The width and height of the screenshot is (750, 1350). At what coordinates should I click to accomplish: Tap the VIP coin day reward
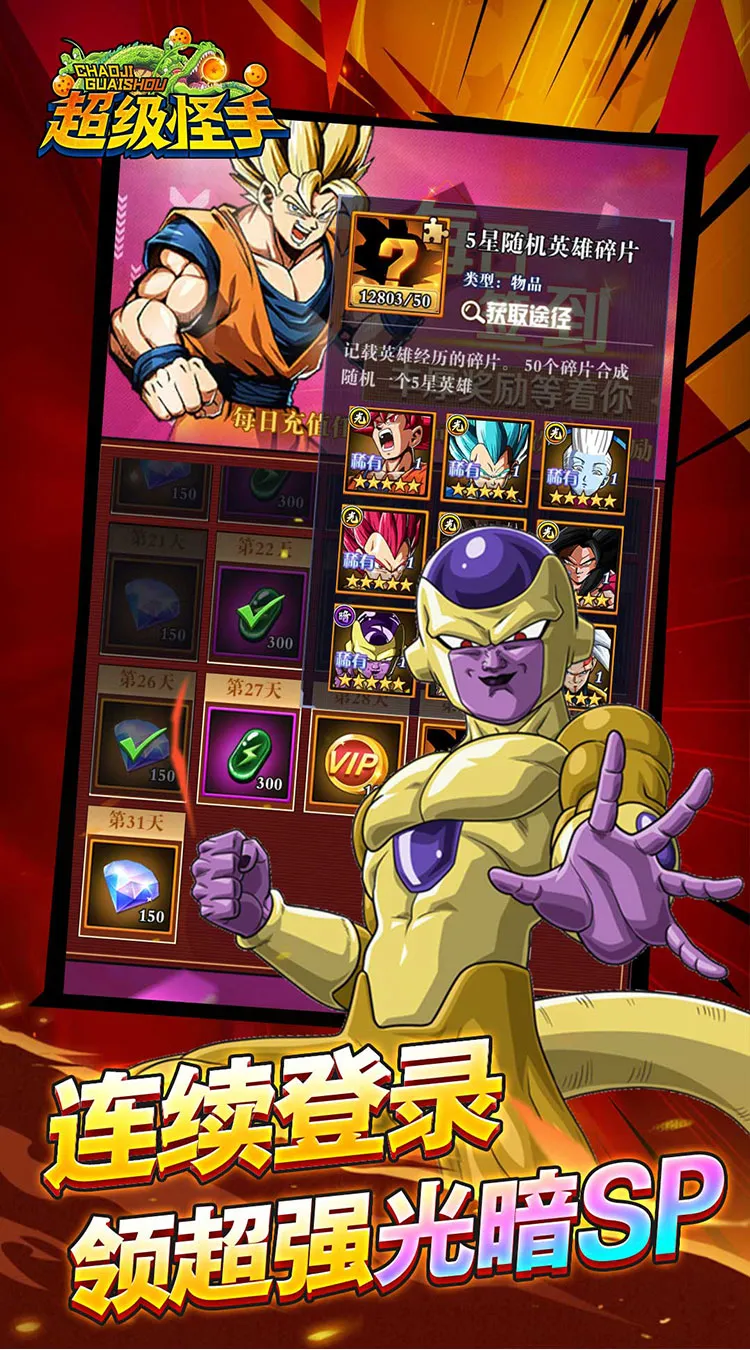coord(357,764)
